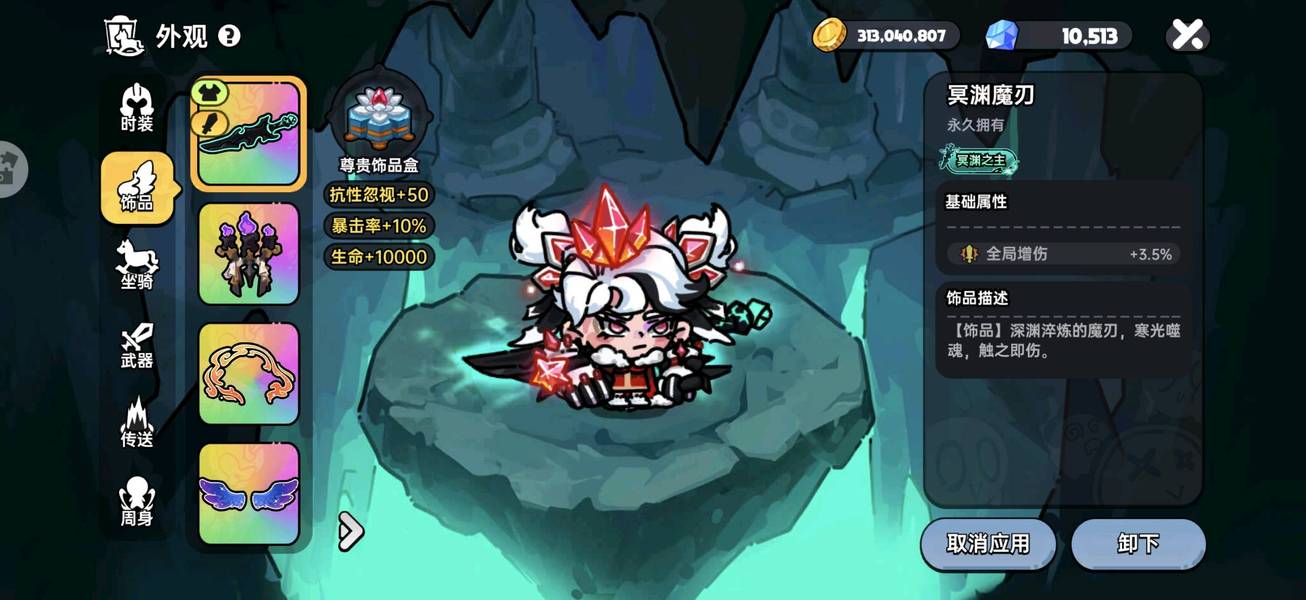Choose the orange swirl halo accessory
The width and height of the screenshot is (1306, 600).
(249, 374)
